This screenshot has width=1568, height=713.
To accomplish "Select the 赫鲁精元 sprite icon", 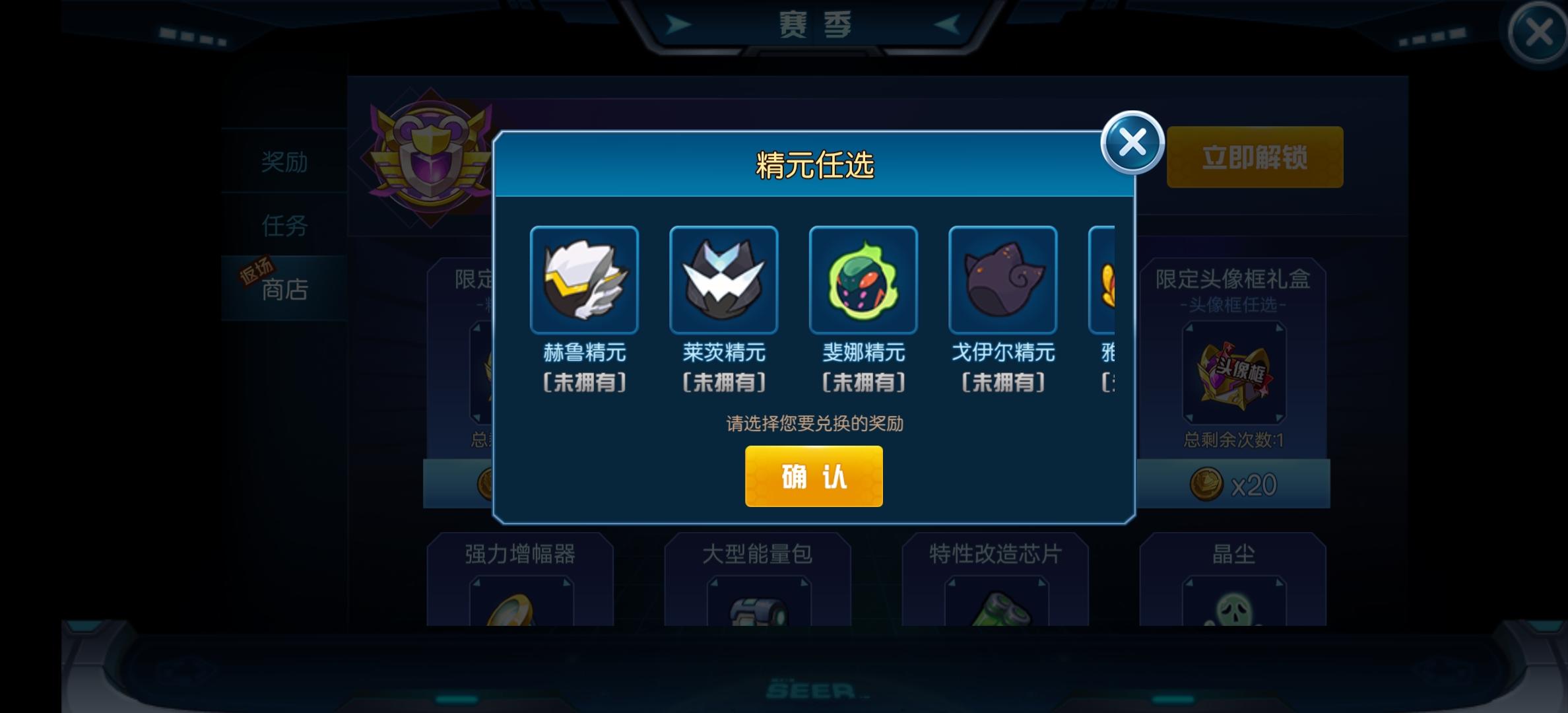I will point(585,280).
